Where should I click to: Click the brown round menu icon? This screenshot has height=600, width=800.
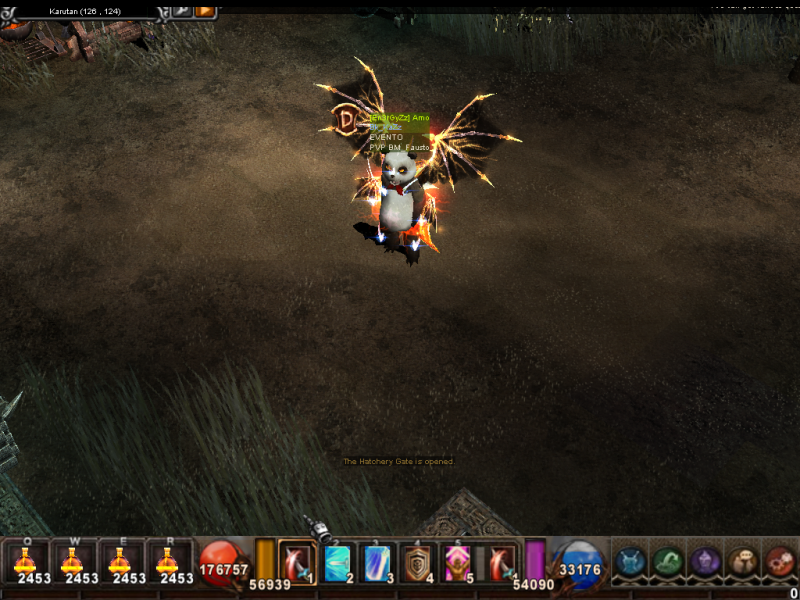point(743,562)
